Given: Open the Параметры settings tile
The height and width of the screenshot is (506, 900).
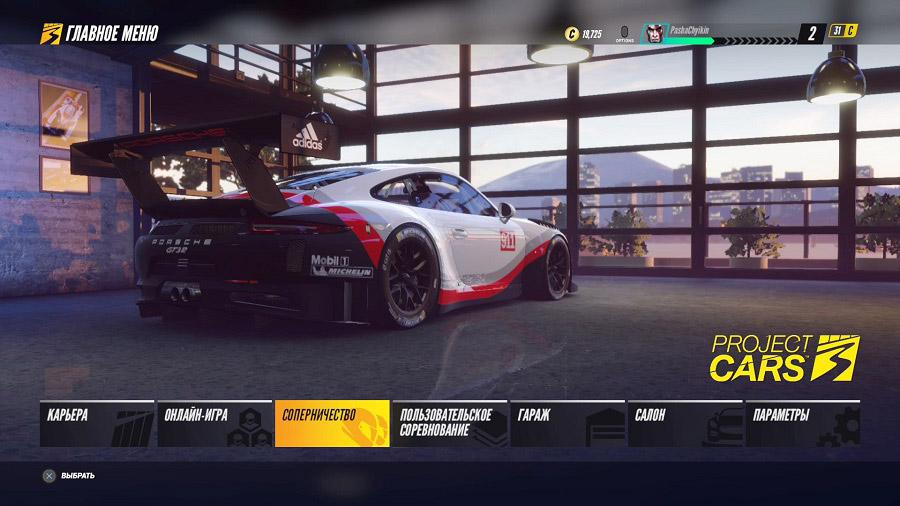Looking at the screenshot, I should 802,423.
